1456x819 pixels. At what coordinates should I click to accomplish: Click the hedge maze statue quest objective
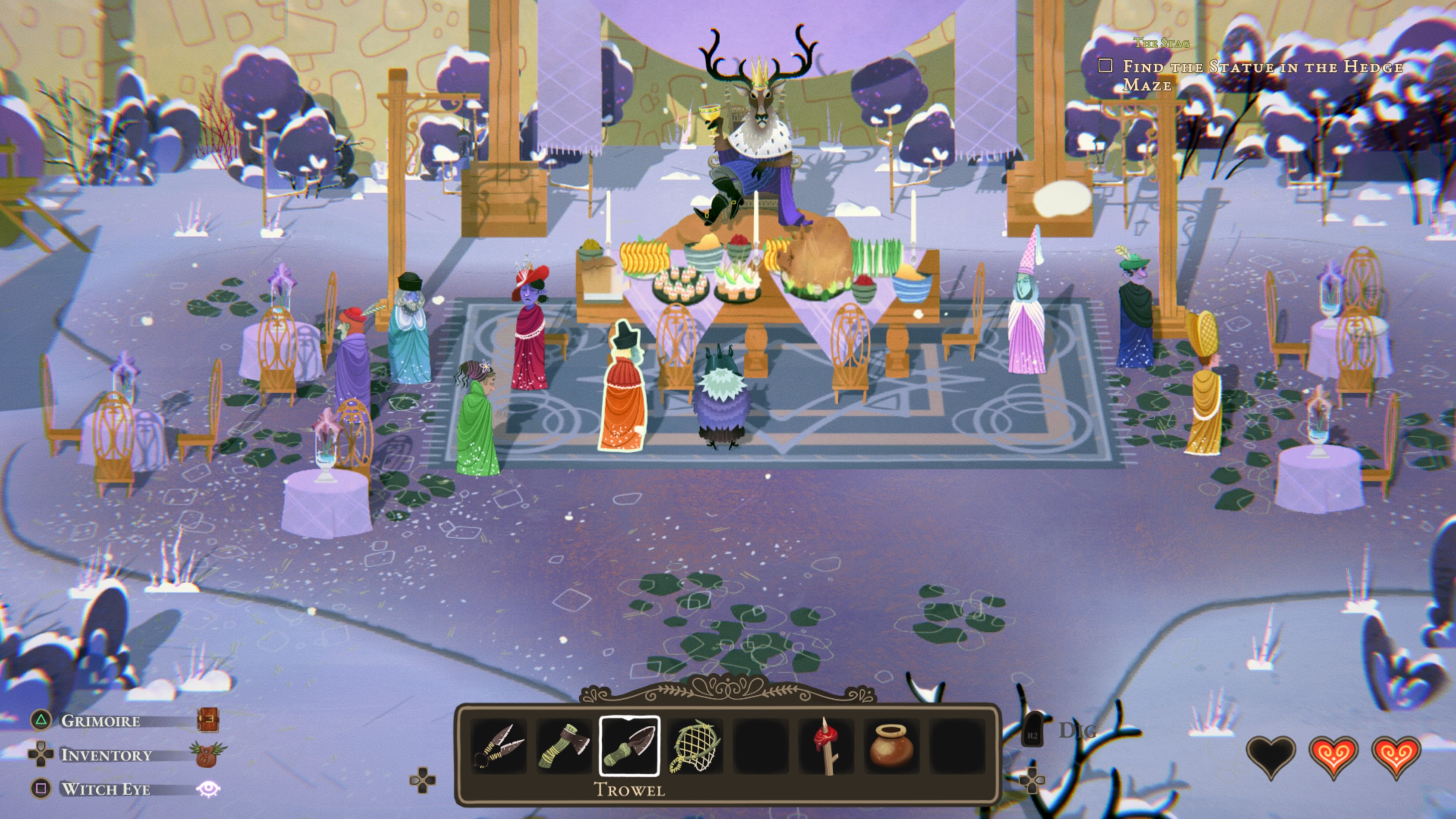pos(1261,75)
